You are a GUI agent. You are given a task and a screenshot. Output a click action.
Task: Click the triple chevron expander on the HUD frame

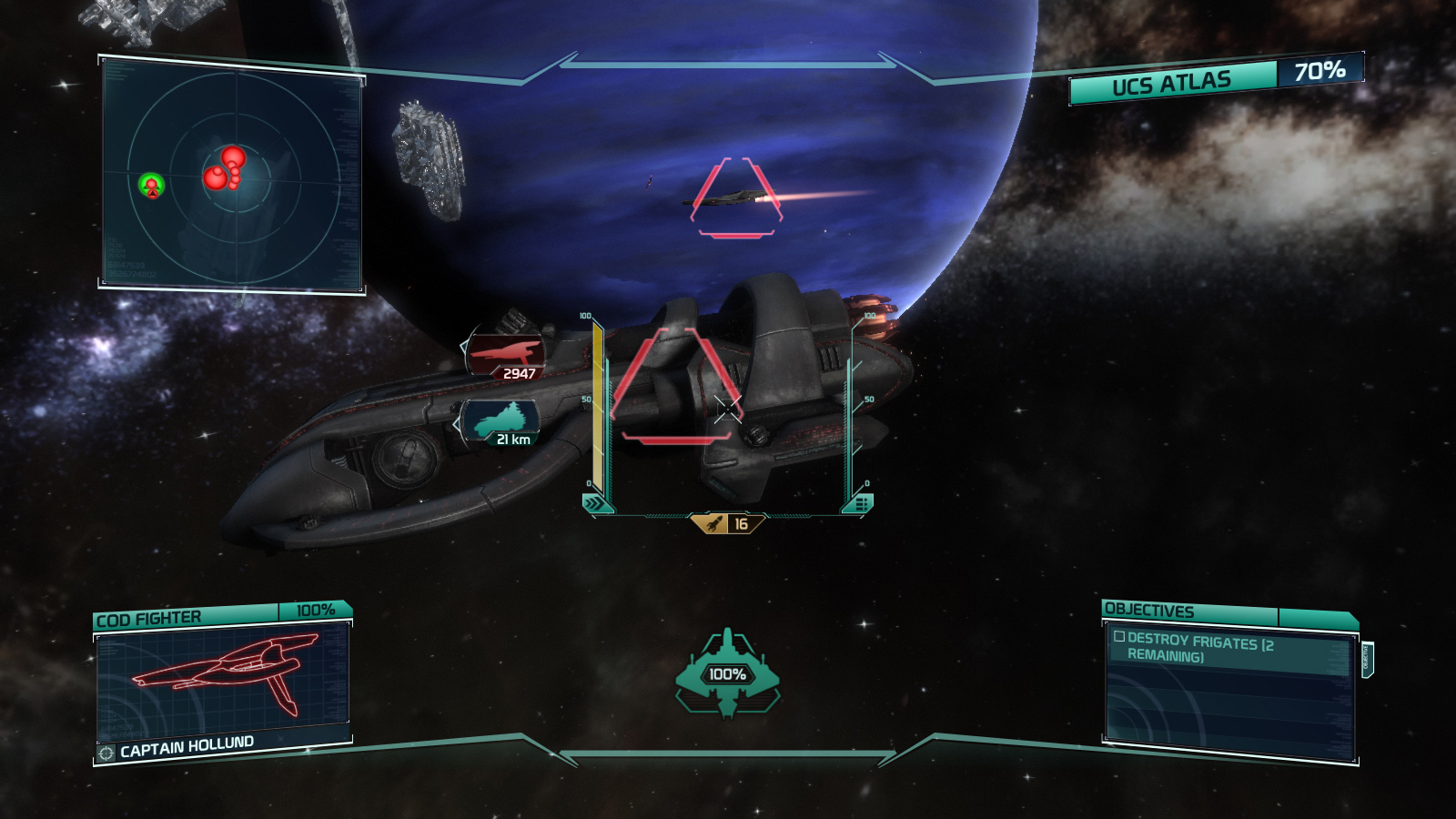pyautogui.click(x=597, y=499)
